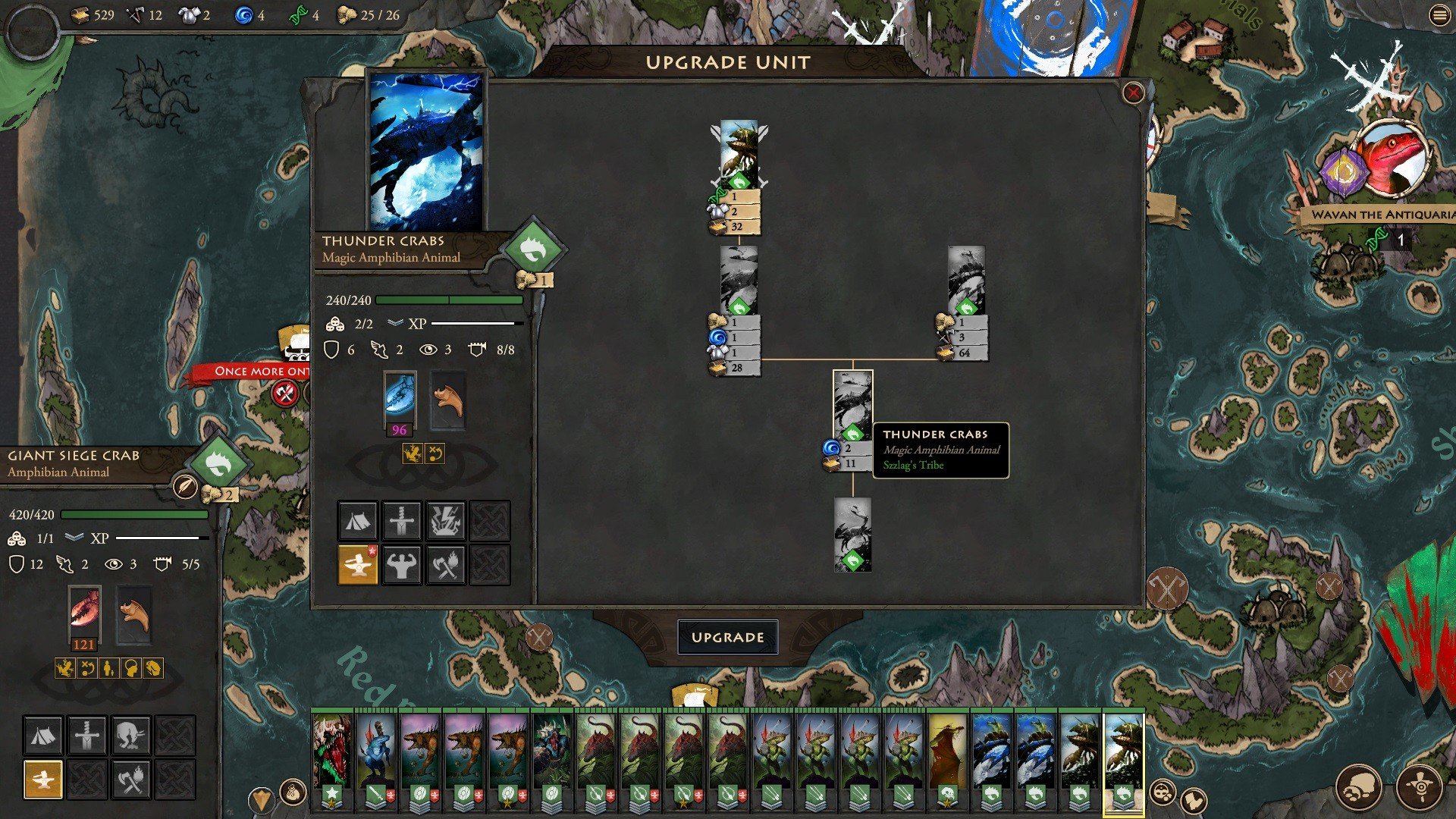Image resolution: width=1456 pixels, height=819 pixels.
Task: Select the bottom-most unit in the upgrade tree
Action: pyautogui.click(x=852, y=534)
